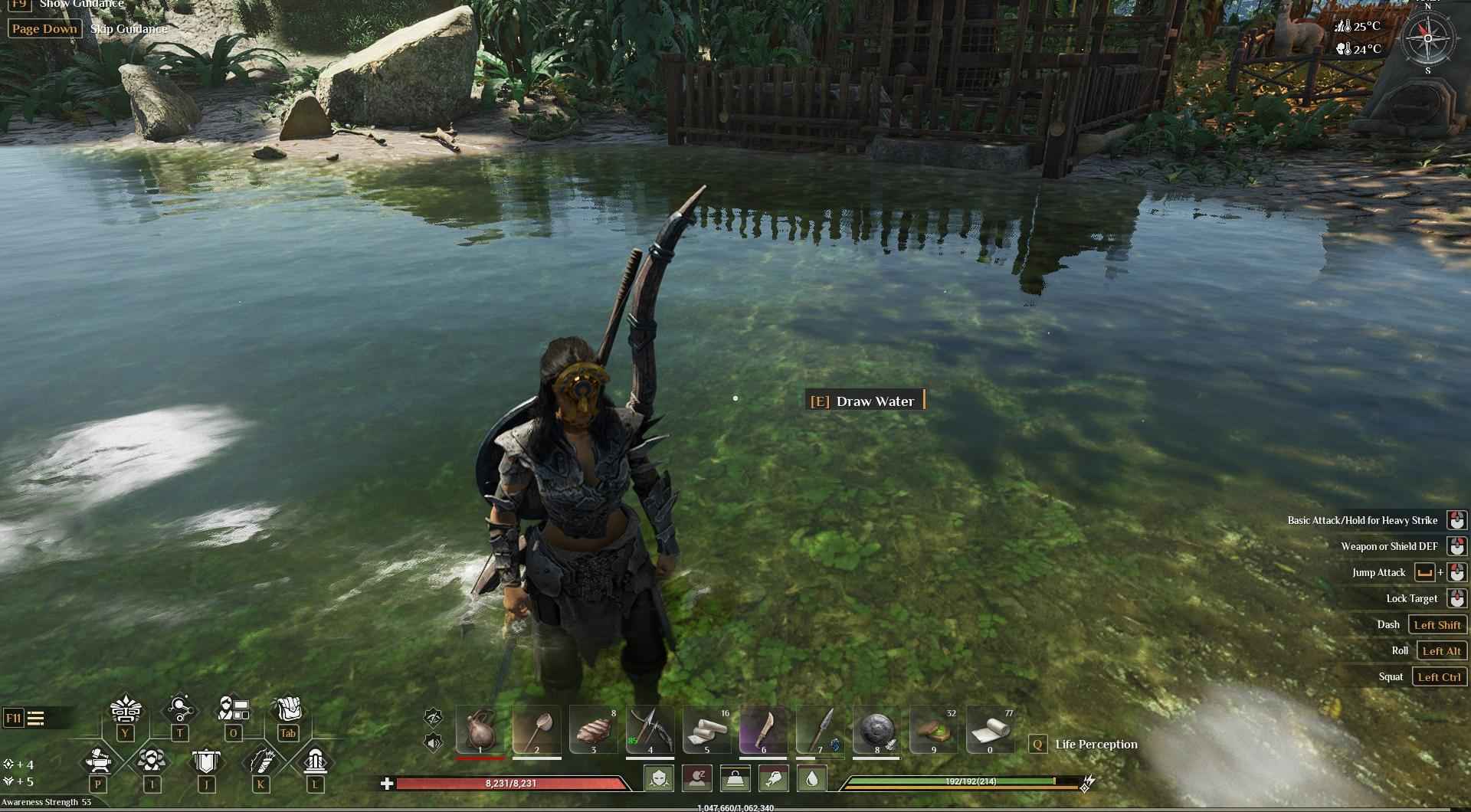Select the cloth bandage slot with 16
1471x812 pixels.
click(706, 729)
